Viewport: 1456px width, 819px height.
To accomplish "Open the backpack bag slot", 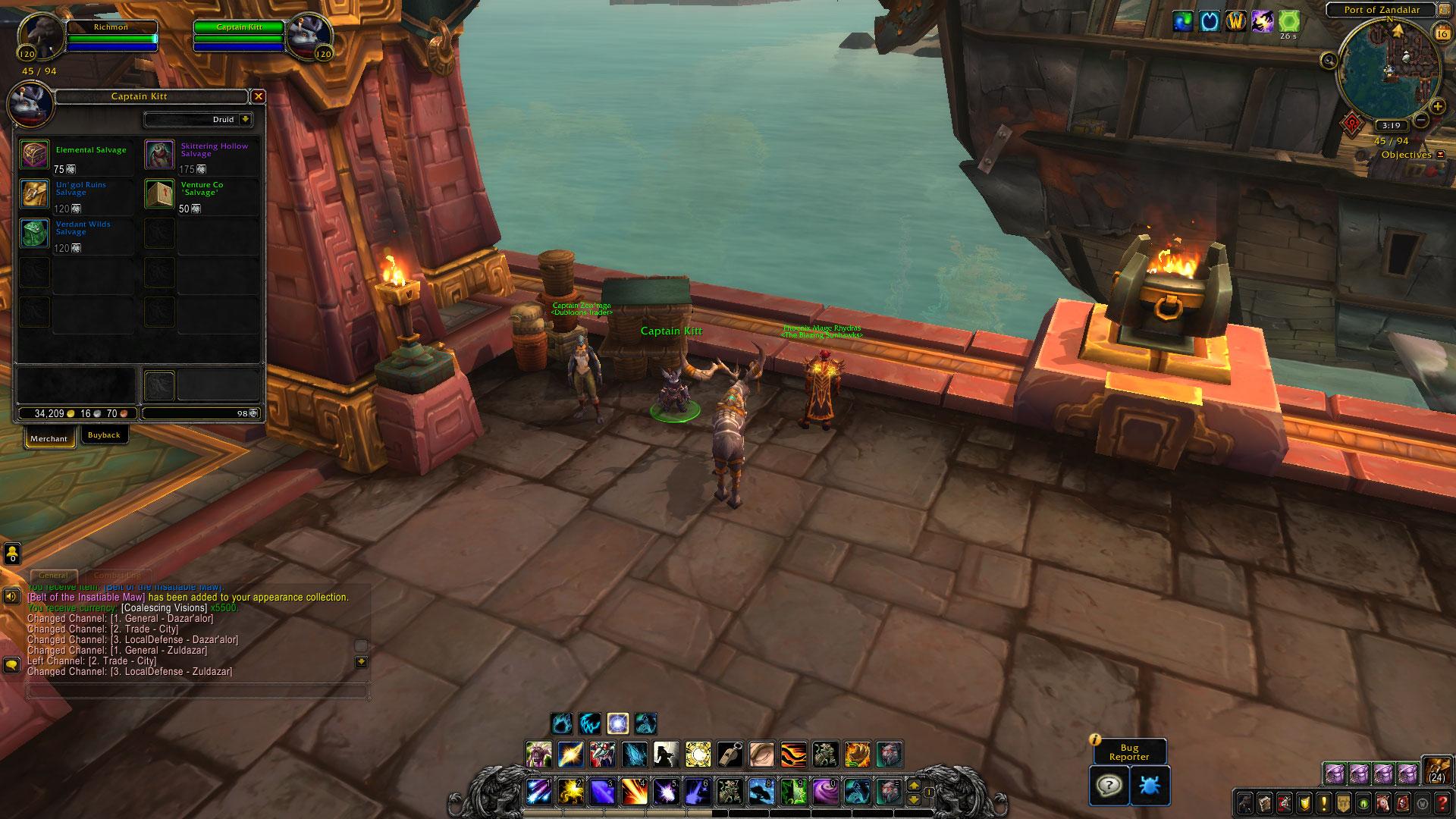I will pyautogui.click(x=1436, y=771).
